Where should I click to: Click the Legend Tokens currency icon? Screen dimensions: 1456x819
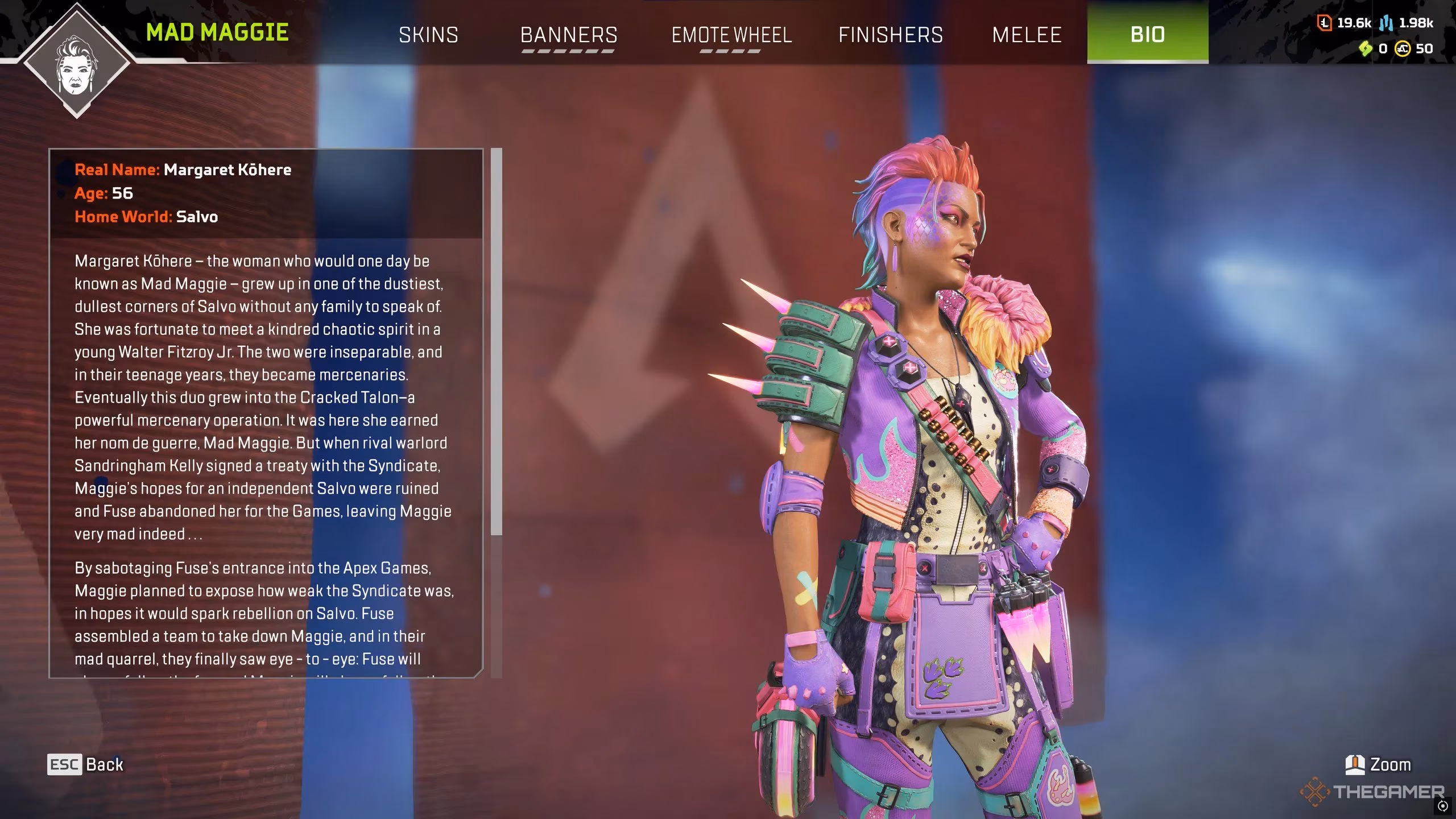[1325, 24]
